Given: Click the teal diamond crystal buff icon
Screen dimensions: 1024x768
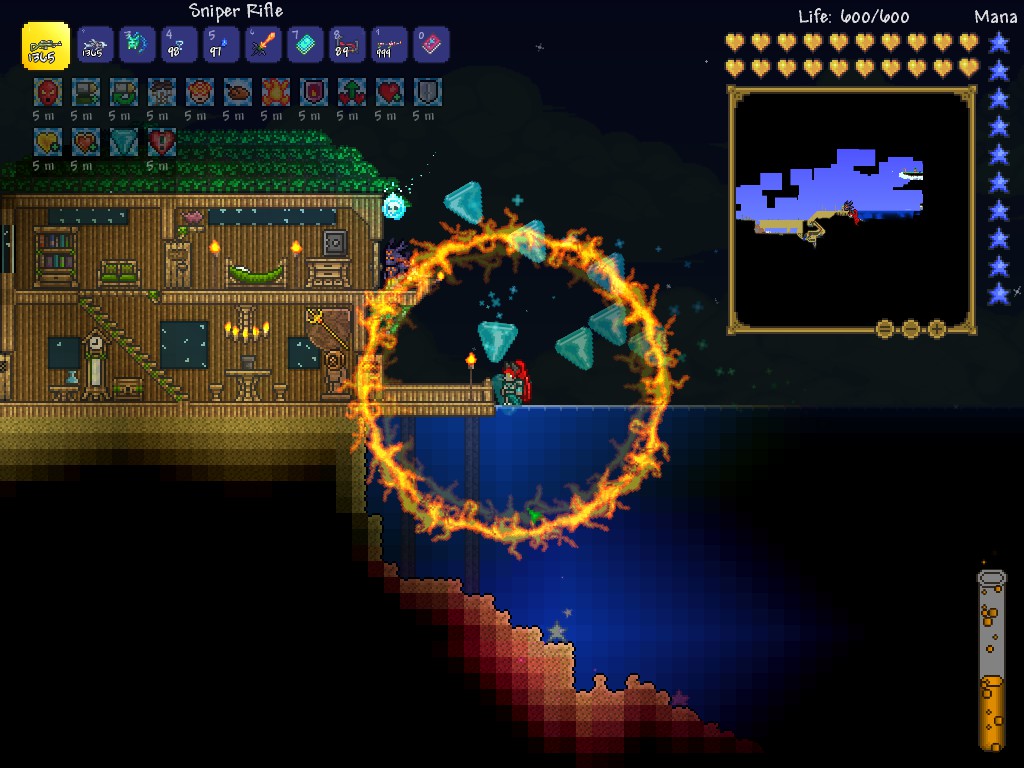Looking at the screenshot, I should pos(123,142).
